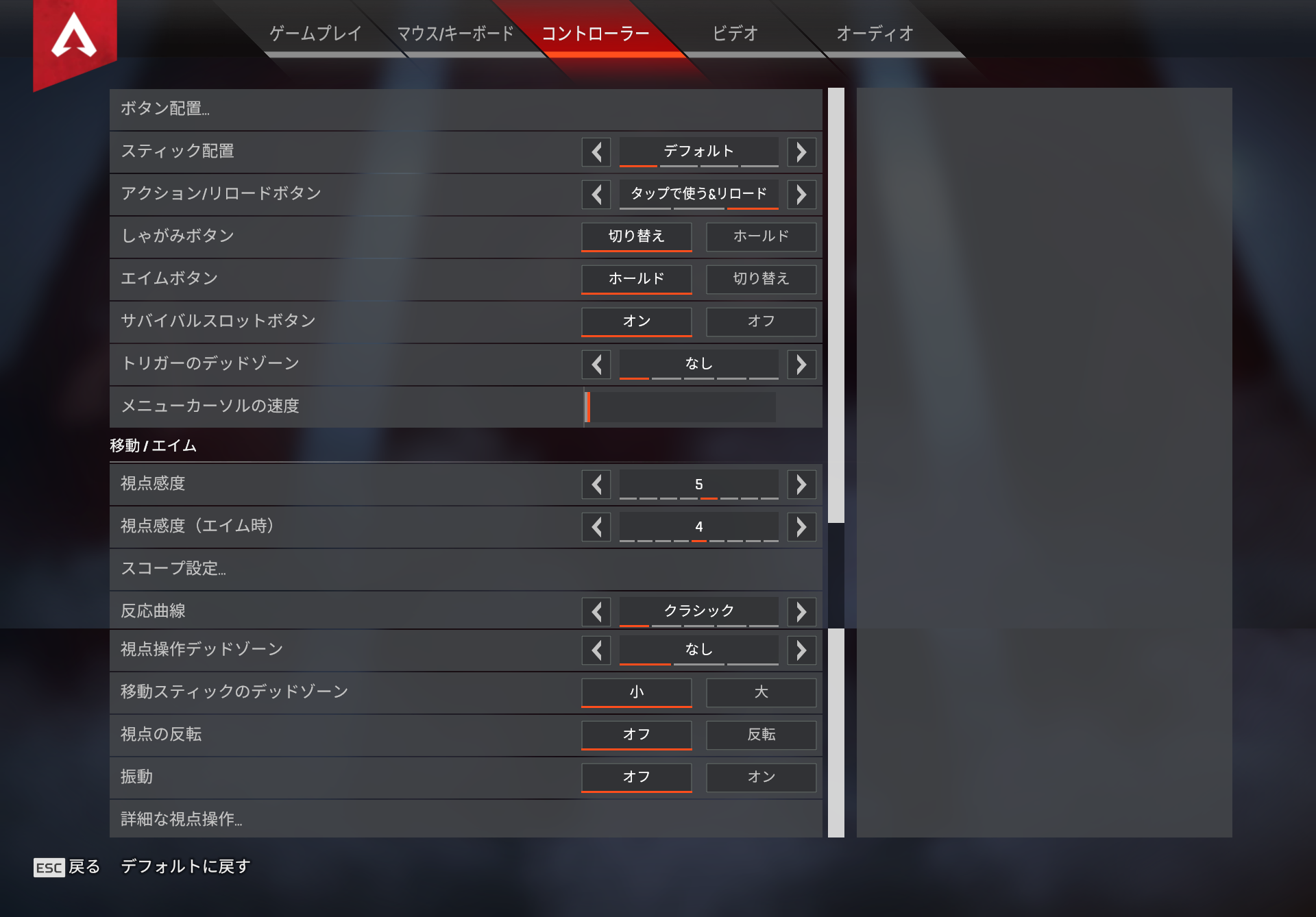Image resolution: width=1316 pixels, height=917 pixels.
Task: Turn off サバイバルスロットボタン
Action: pos(761,321)
